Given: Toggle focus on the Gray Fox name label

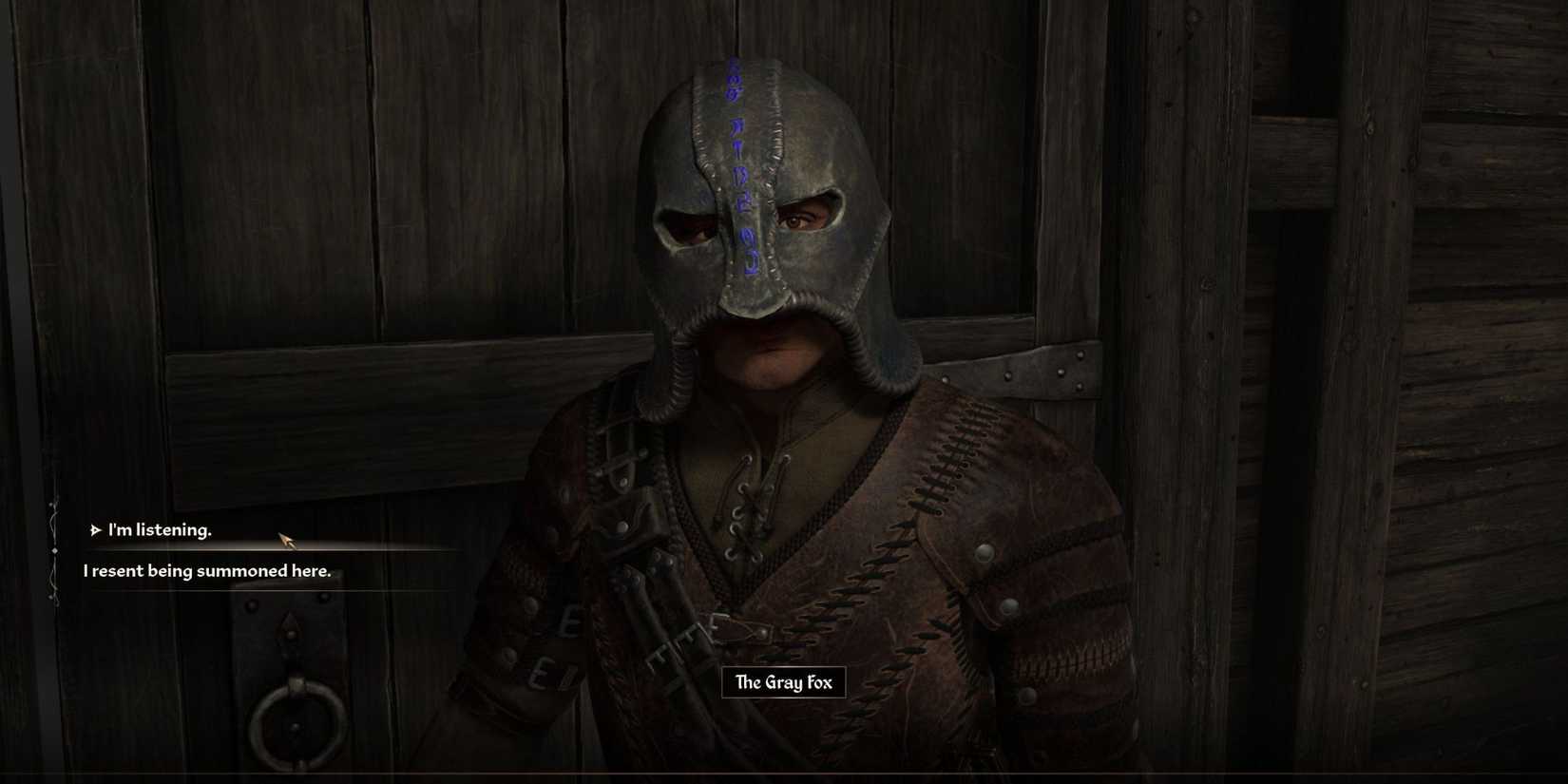Looking at the screenshot, I should tap(783, 682).
